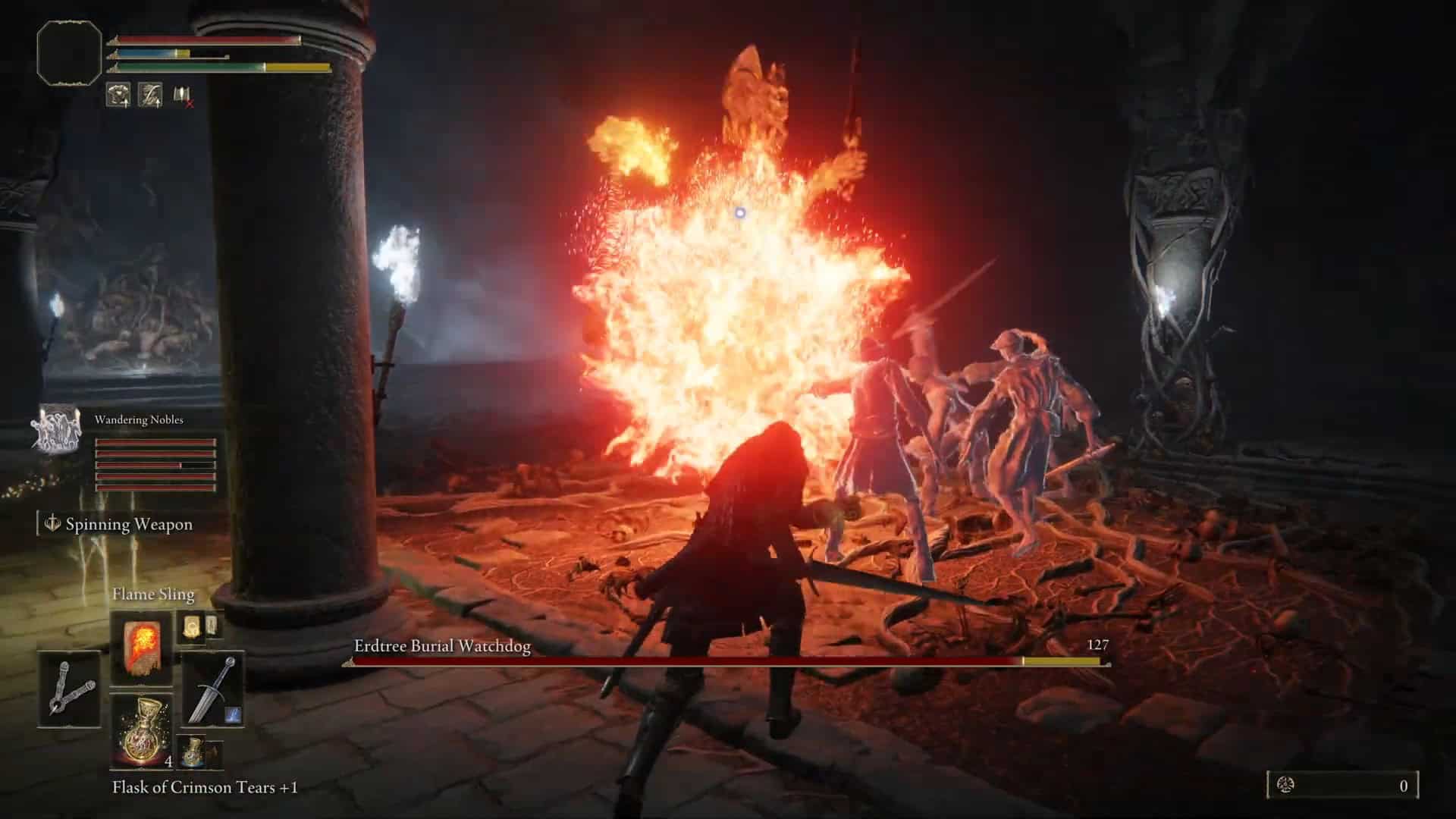Click the status icon with red X

[182, 96]
